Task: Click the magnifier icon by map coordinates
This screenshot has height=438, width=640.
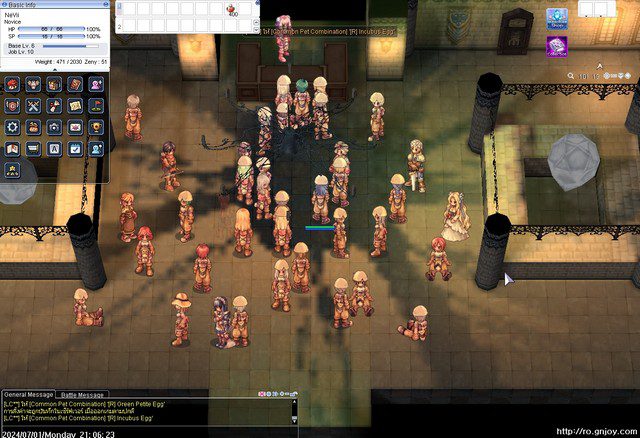Action: (x=570, y=75)
